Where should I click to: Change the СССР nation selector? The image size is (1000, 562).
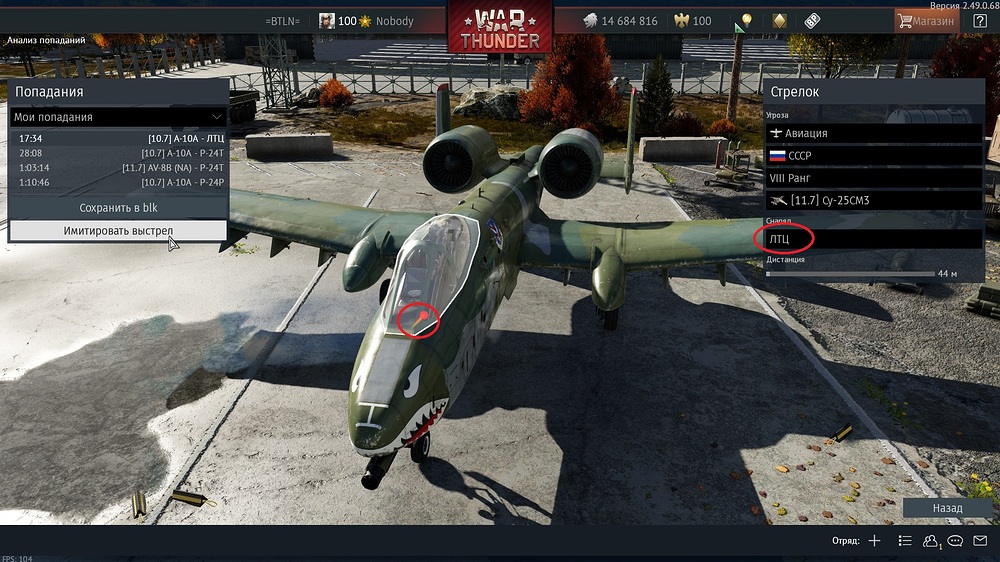[x=873, y=156]
